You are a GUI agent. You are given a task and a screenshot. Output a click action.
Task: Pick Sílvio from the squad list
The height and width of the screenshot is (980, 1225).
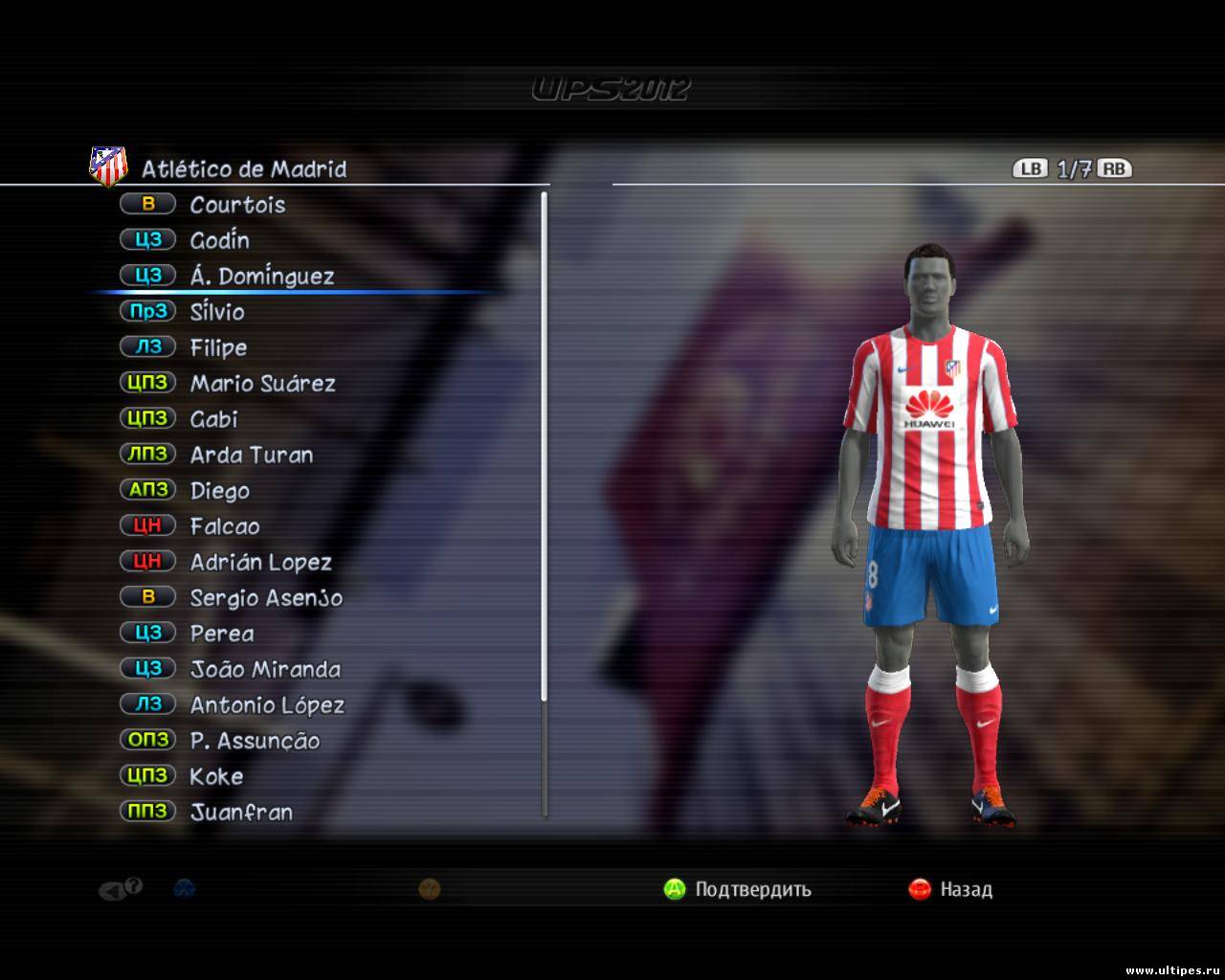217,312
